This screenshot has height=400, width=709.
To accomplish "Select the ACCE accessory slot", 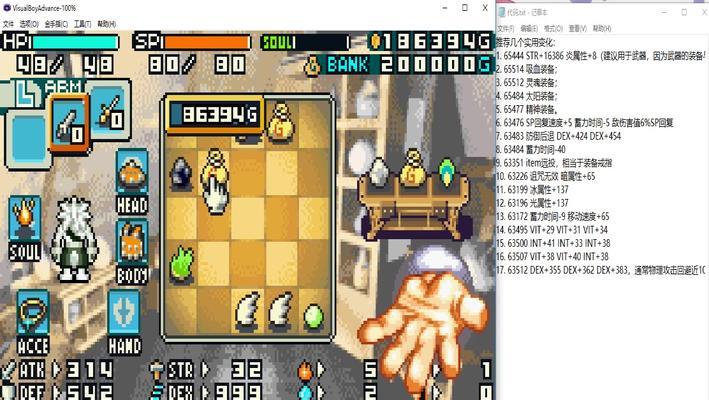I will [33, 322].
